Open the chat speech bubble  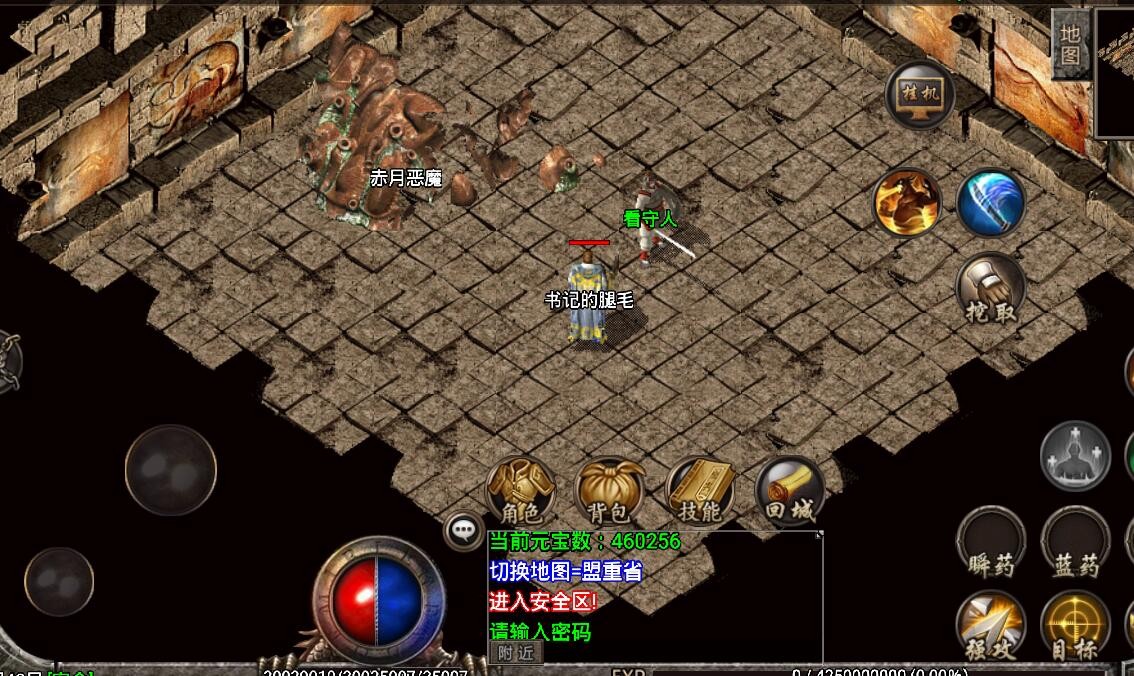pos(464,530)
